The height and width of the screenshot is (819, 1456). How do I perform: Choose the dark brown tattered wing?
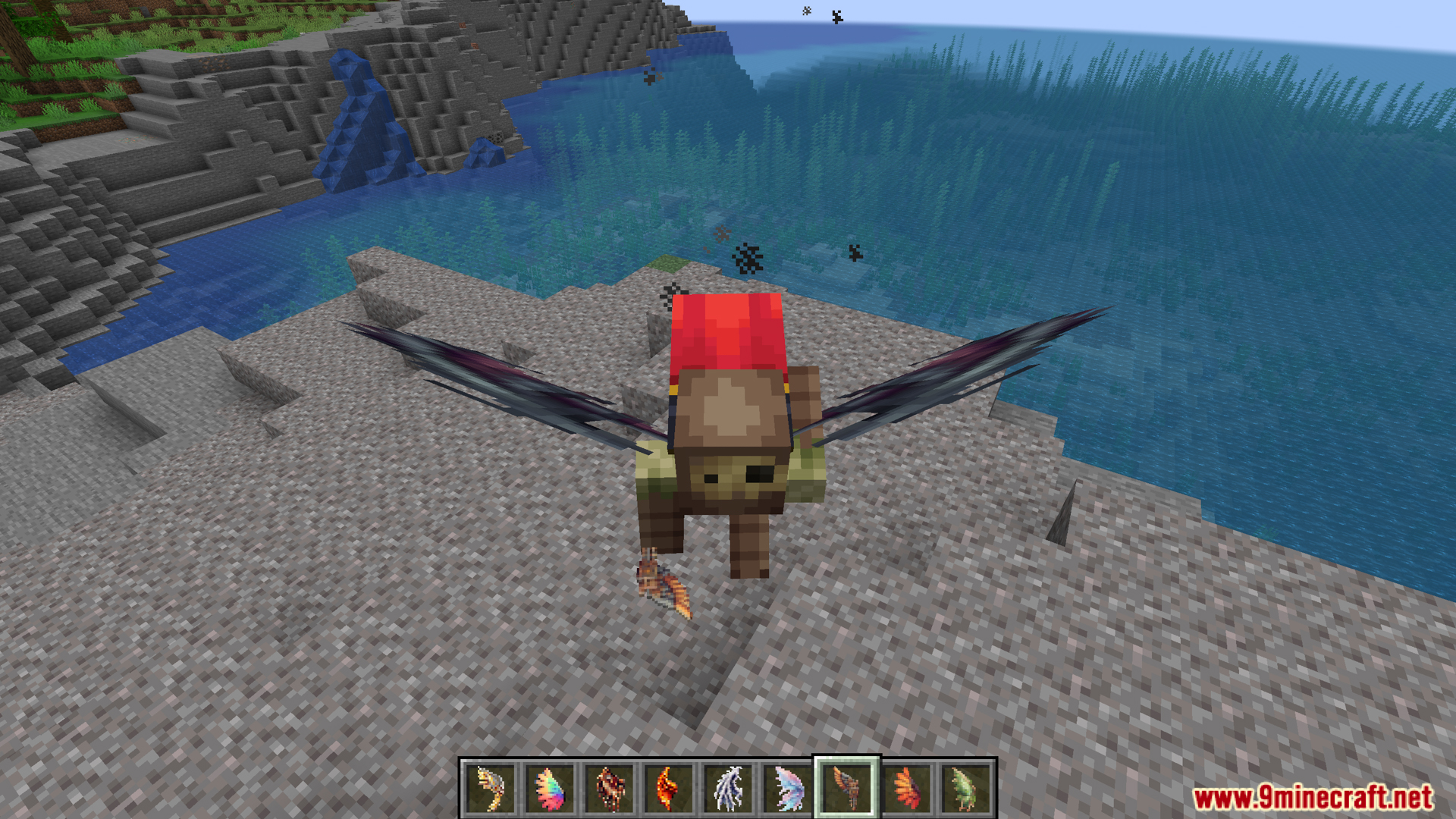(609, 788)
